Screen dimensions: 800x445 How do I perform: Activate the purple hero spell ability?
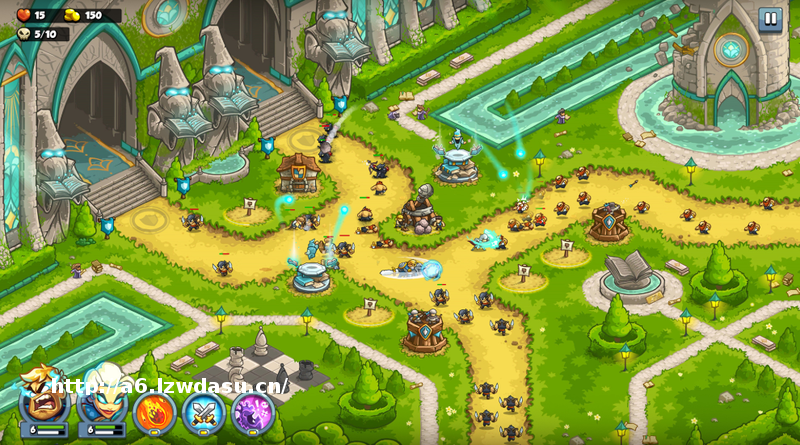[x=253, y=412]
